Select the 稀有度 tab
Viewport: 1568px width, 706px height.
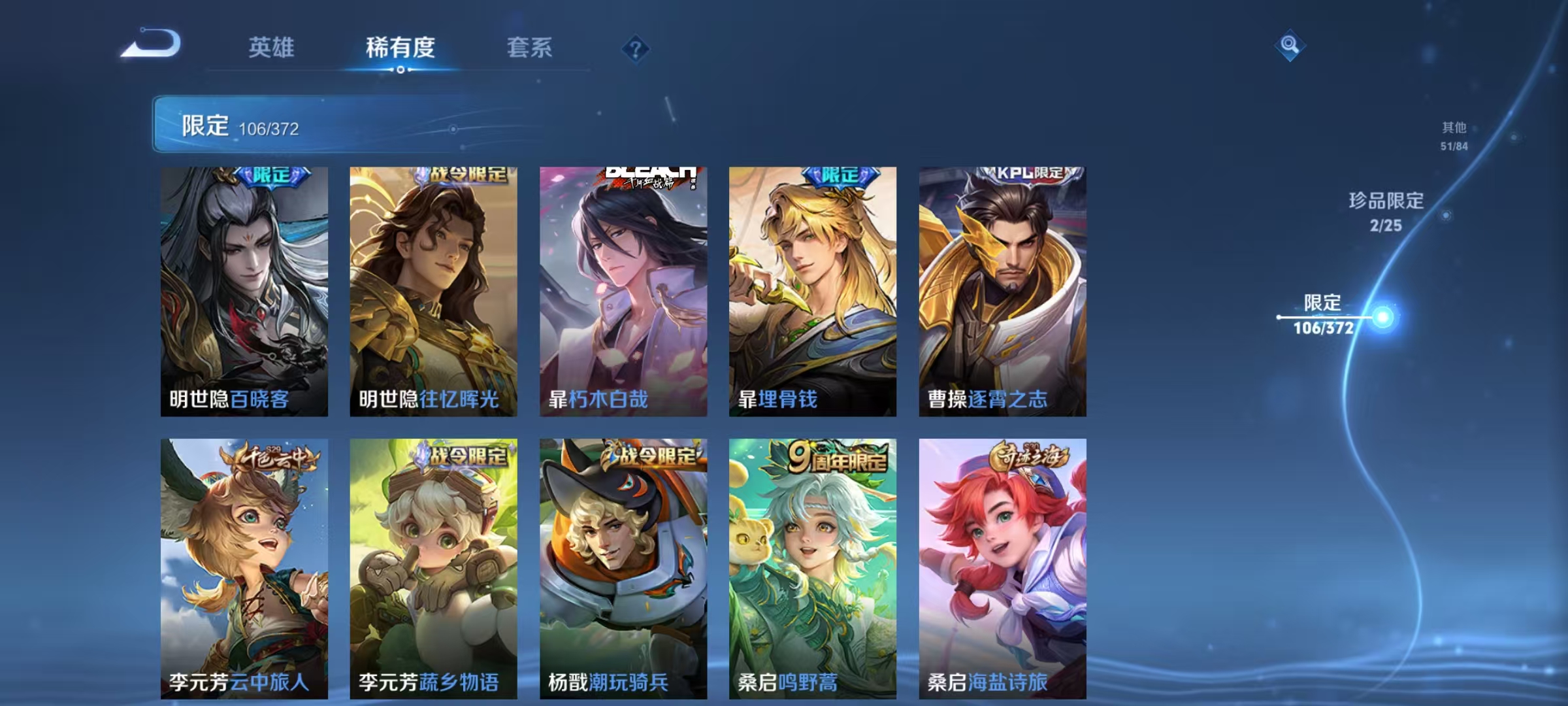[401, 47]
